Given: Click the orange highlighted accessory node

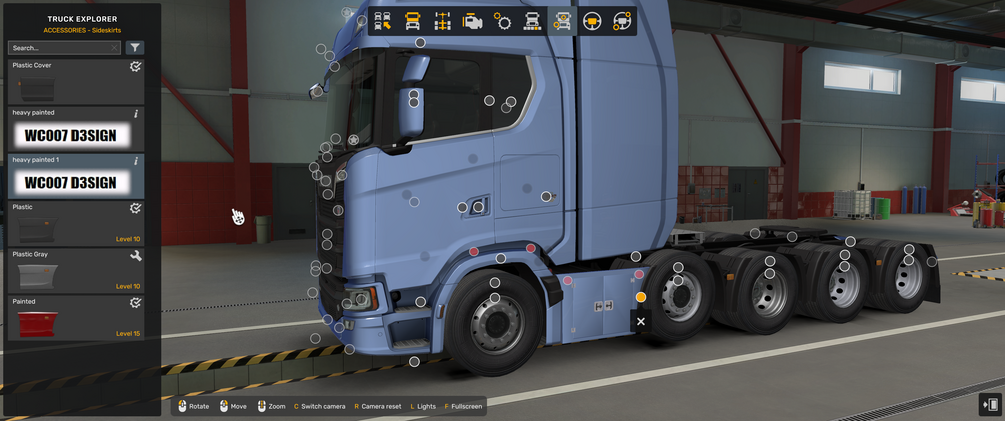Looking at the screenshot, I should pos(641,297).
